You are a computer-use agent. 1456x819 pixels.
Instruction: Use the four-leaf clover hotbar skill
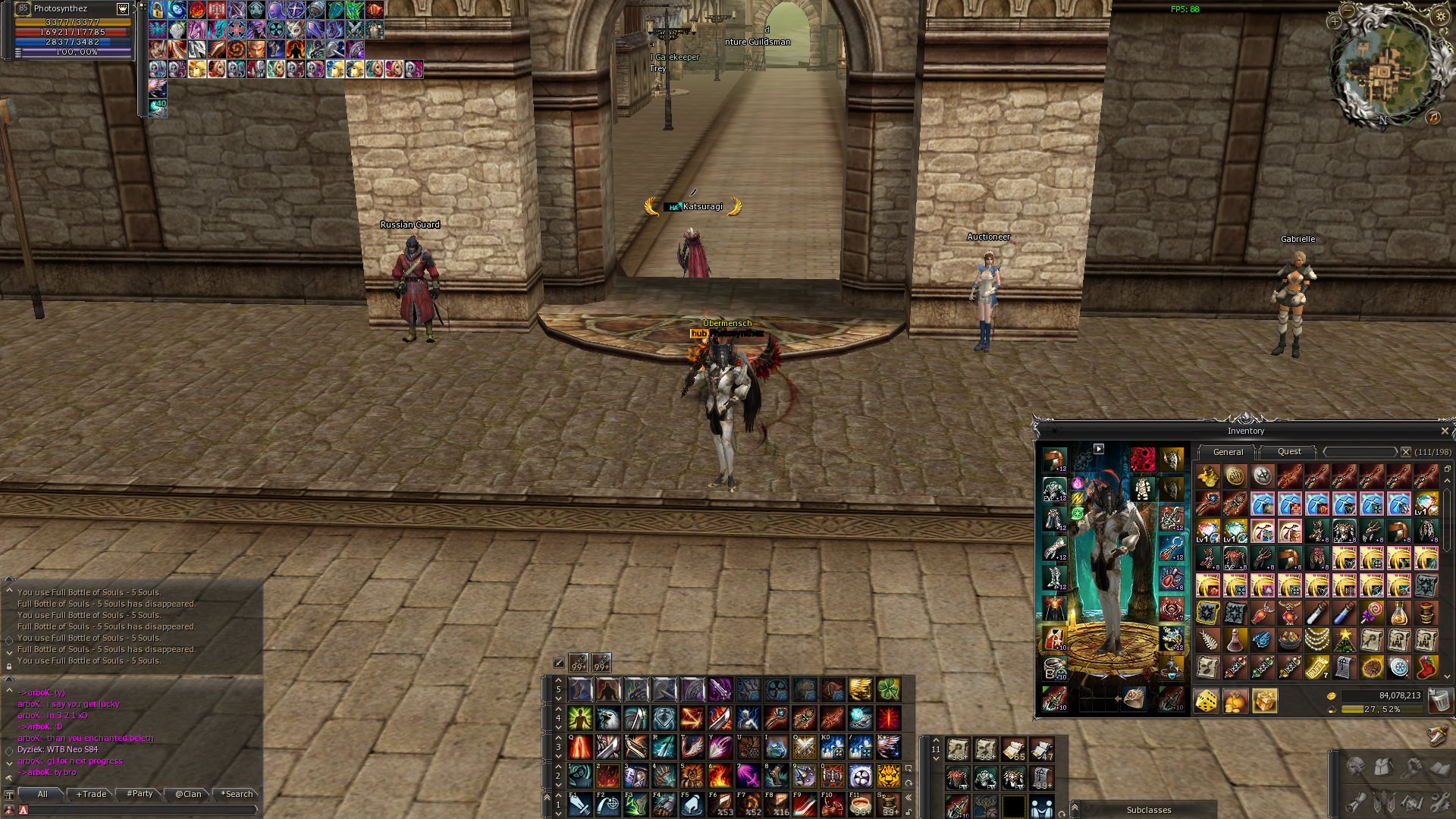tap(888, 689)
